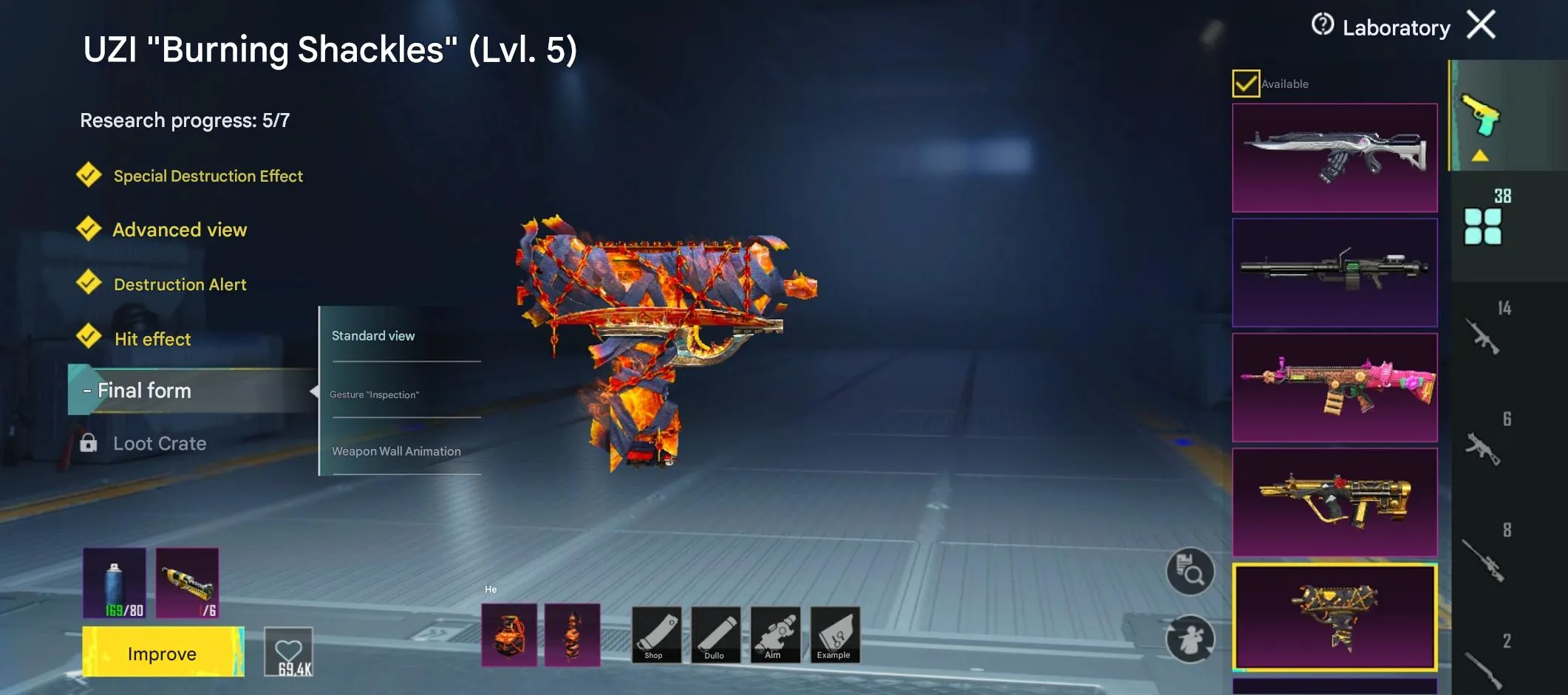This screenshot has height=695, width=1568.
Task: Uncheck the Available filter checkbox
Action: pos(1246,83)
